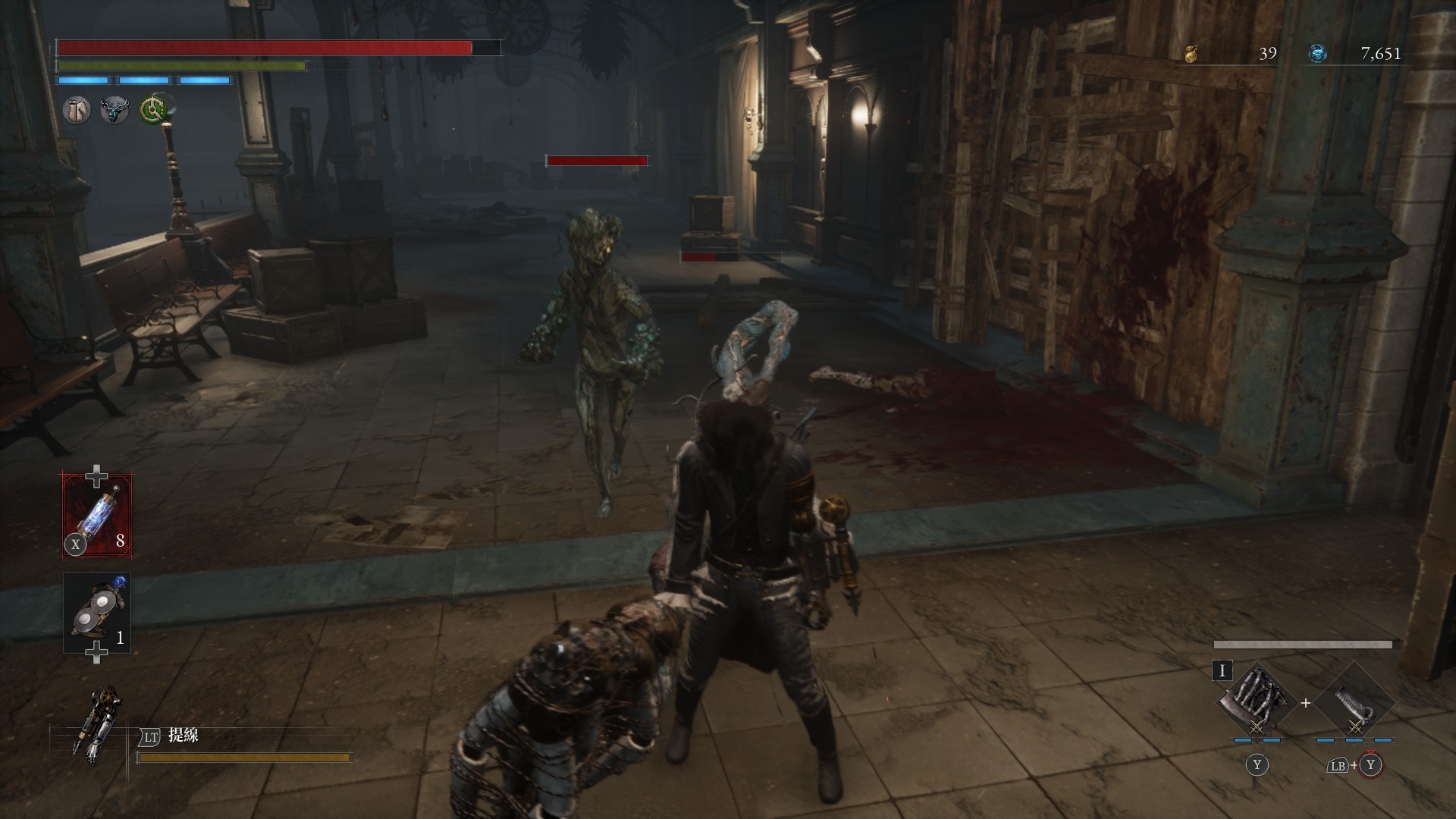The height and width of the screenshot is (819, 1456).
Task: Choose the weapon handle fable art diamond
Action: [x=1354, y=702]
